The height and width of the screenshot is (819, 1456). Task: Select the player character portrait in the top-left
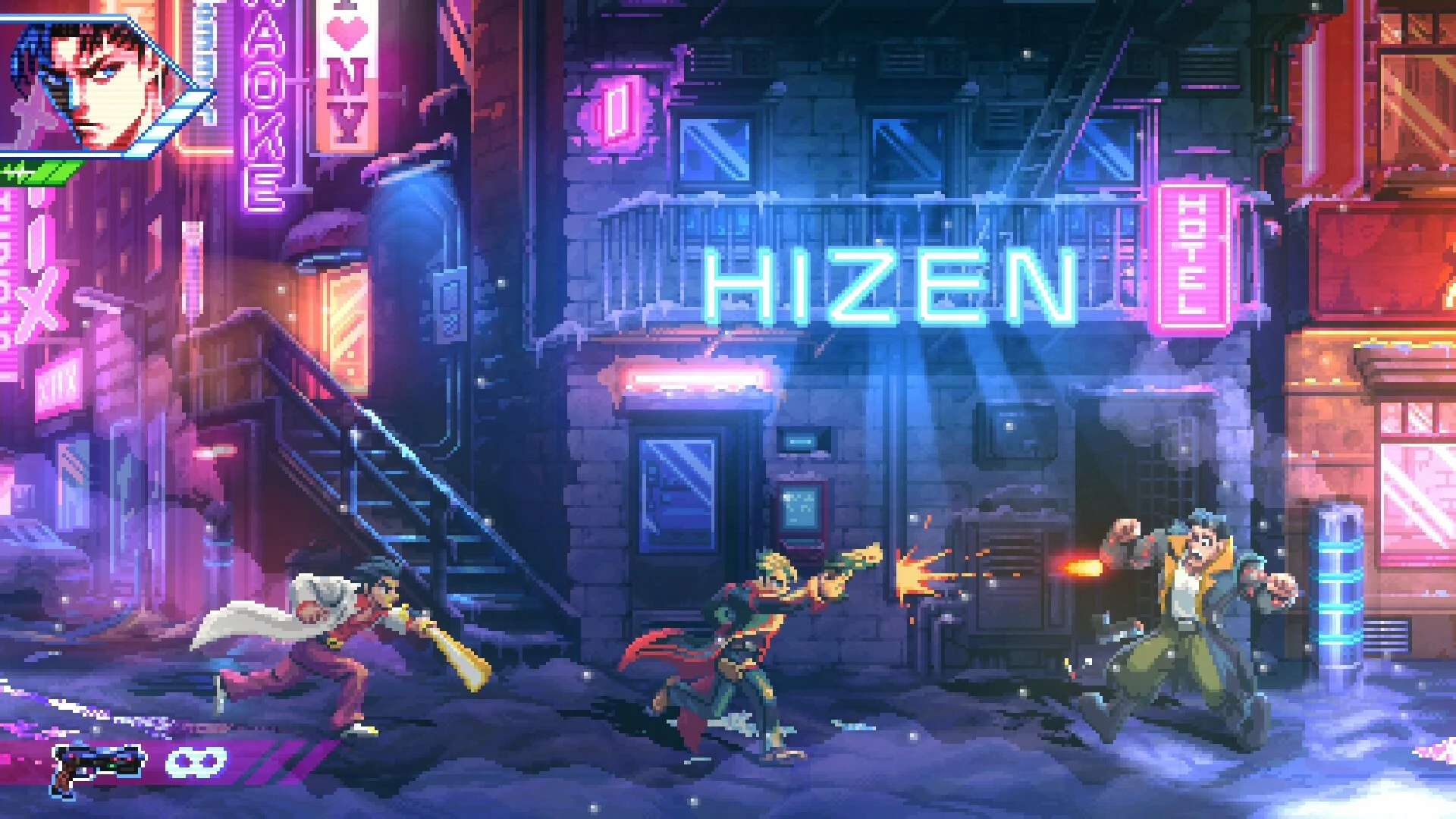(83, 83)
